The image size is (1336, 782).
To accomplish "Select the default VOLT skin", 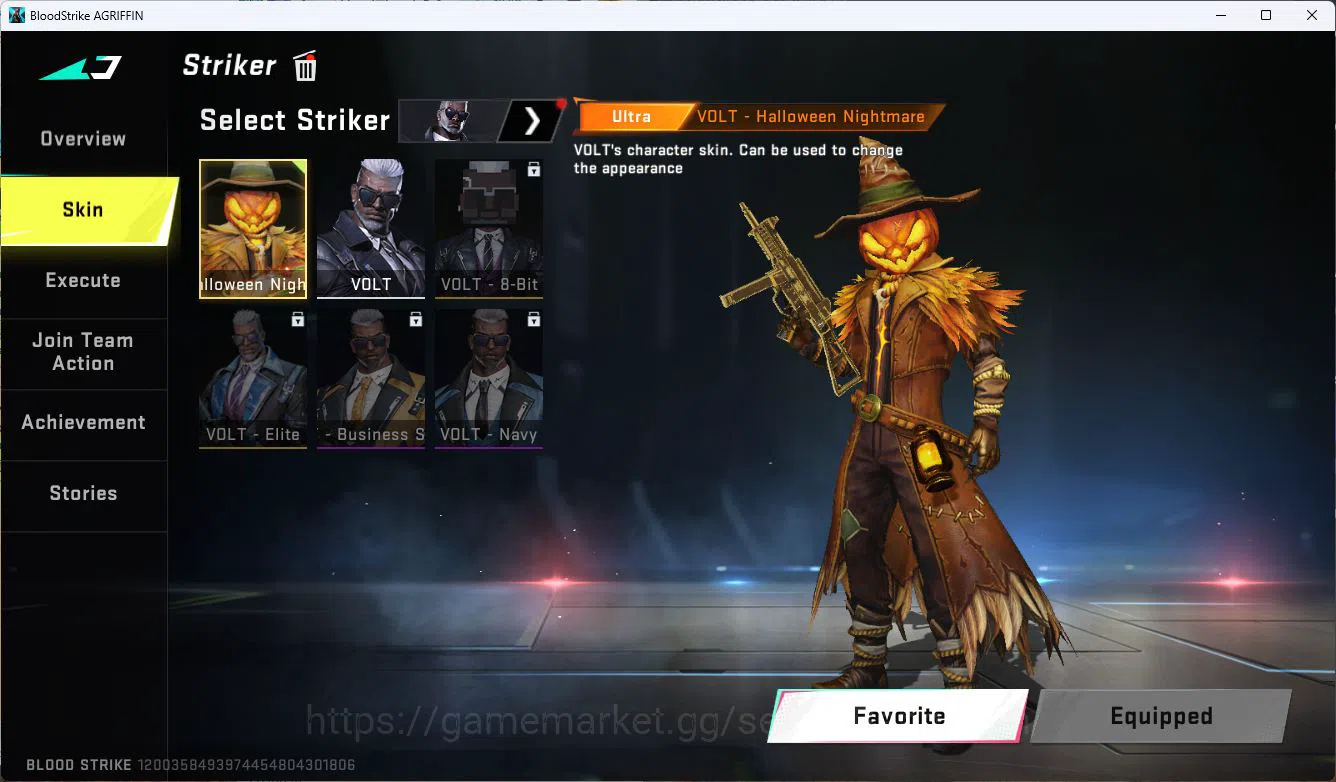I will 370,228.
